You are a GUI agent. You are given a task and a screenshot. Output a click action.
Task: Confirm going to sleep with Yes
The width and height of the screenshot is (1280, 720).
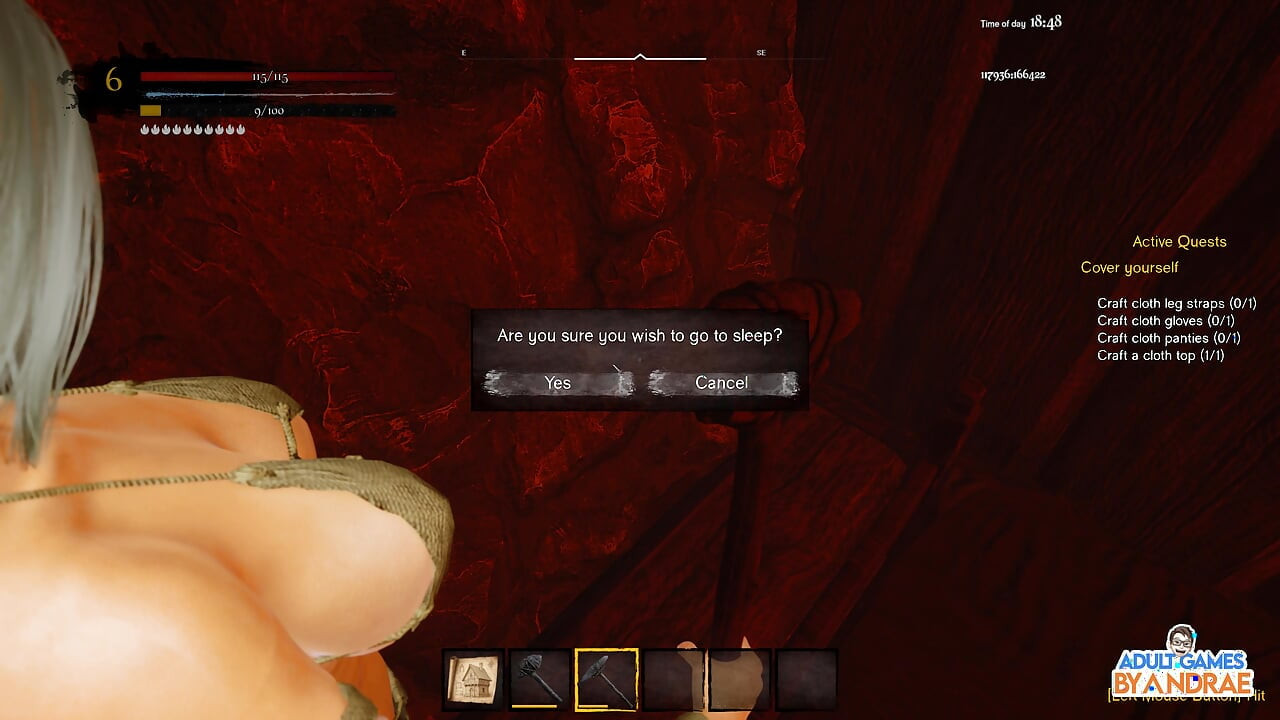point(558,383)
